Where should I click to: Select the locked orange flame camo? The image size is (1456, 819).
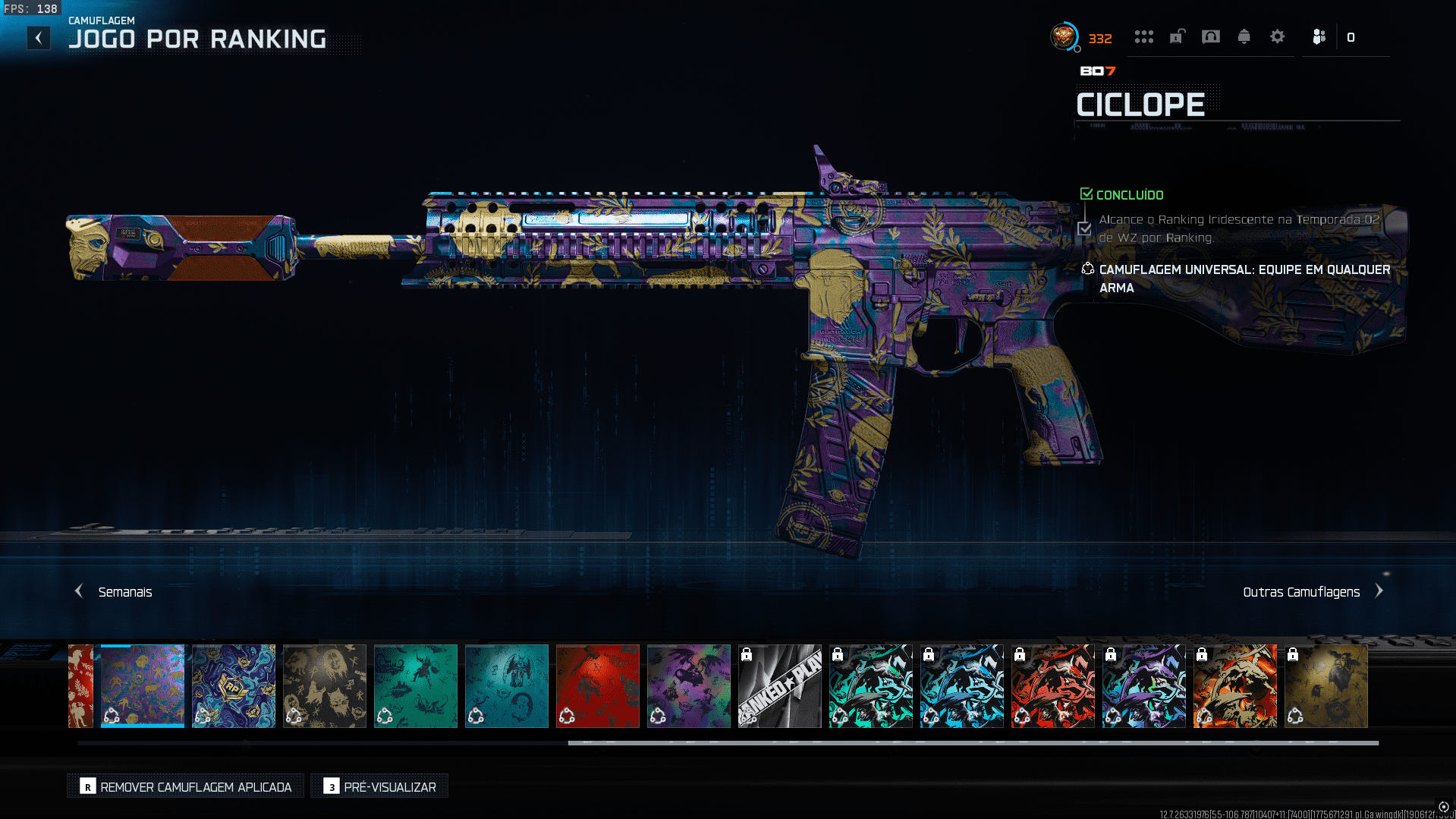coord(1235,686)
